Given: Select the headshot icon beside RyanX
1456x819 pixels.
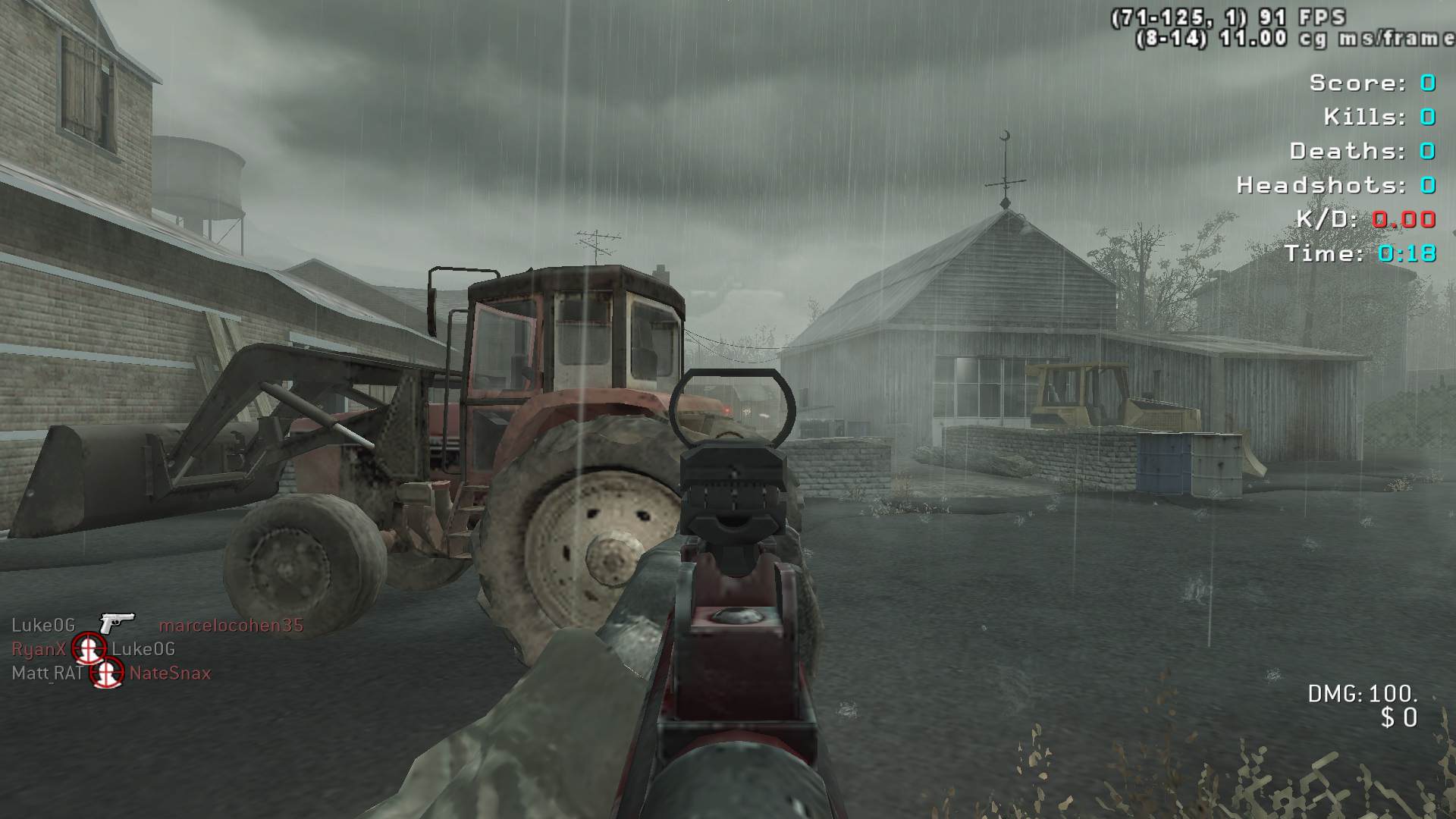Looking at the screenshot, I should click(89, 648).
